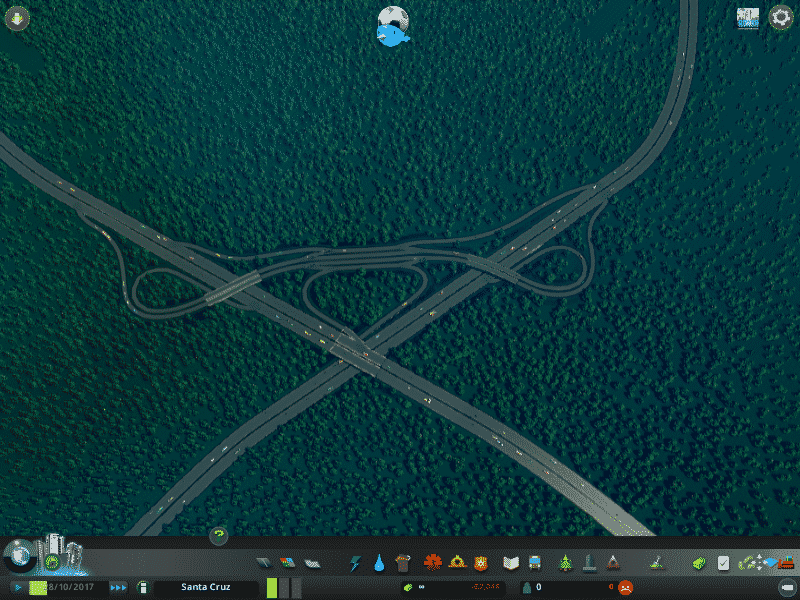This screenshot has width=800, height=600.
Task: Open the Public Transport bus menu
Action: (535, 563)
